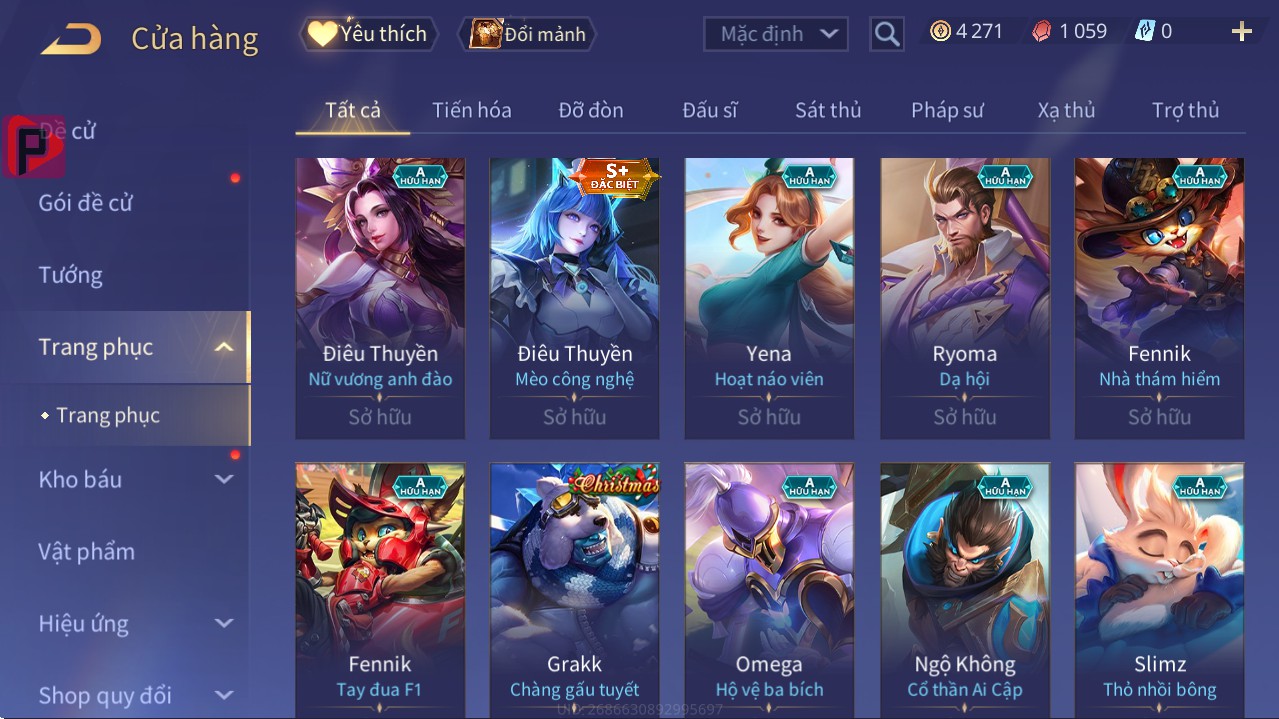Choose the Yena Hoạt náo viên skin card

tap(769, 298)
